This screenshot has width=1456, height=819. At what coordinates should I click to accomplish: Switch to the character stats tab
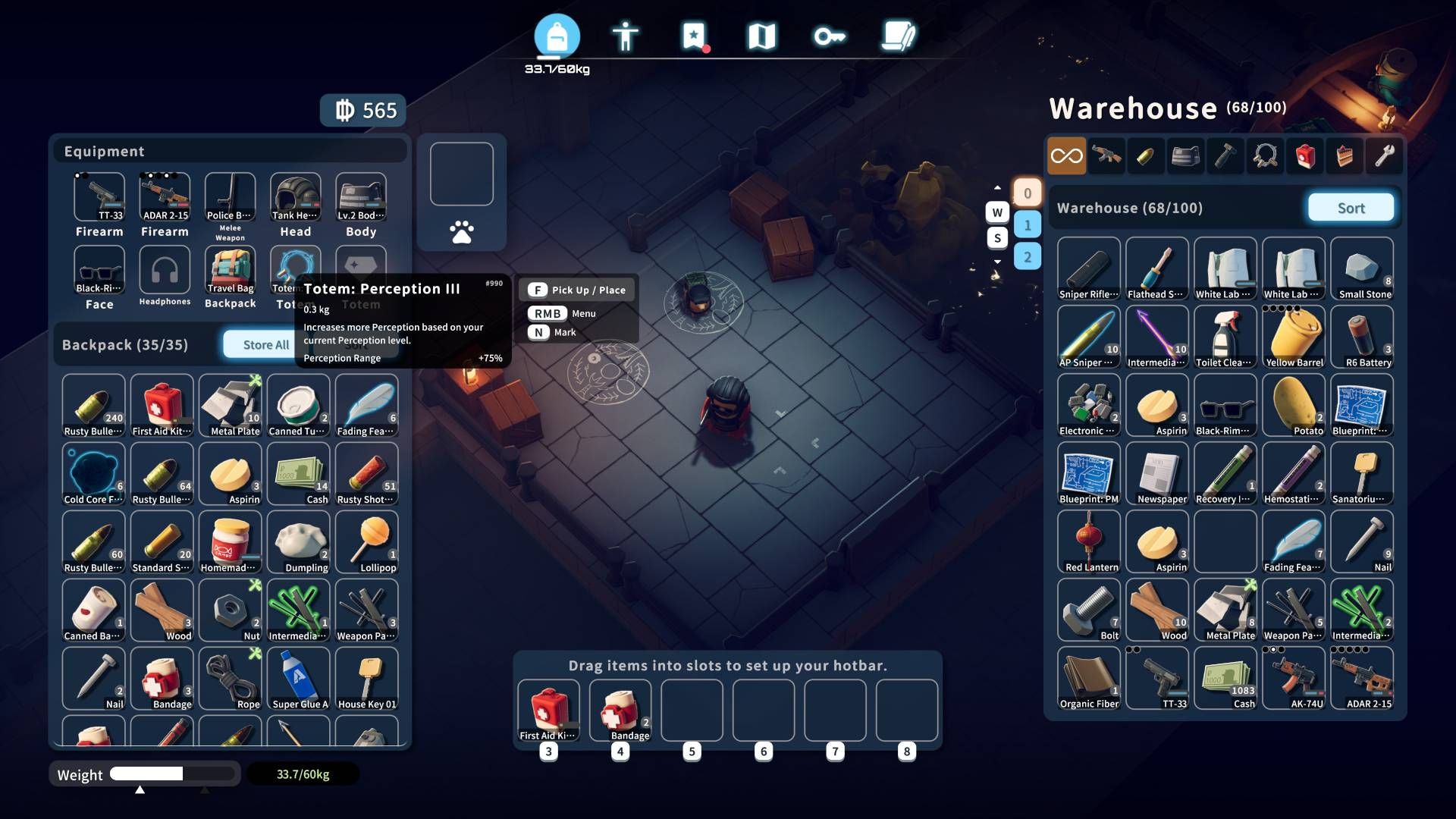pos(625,36)
